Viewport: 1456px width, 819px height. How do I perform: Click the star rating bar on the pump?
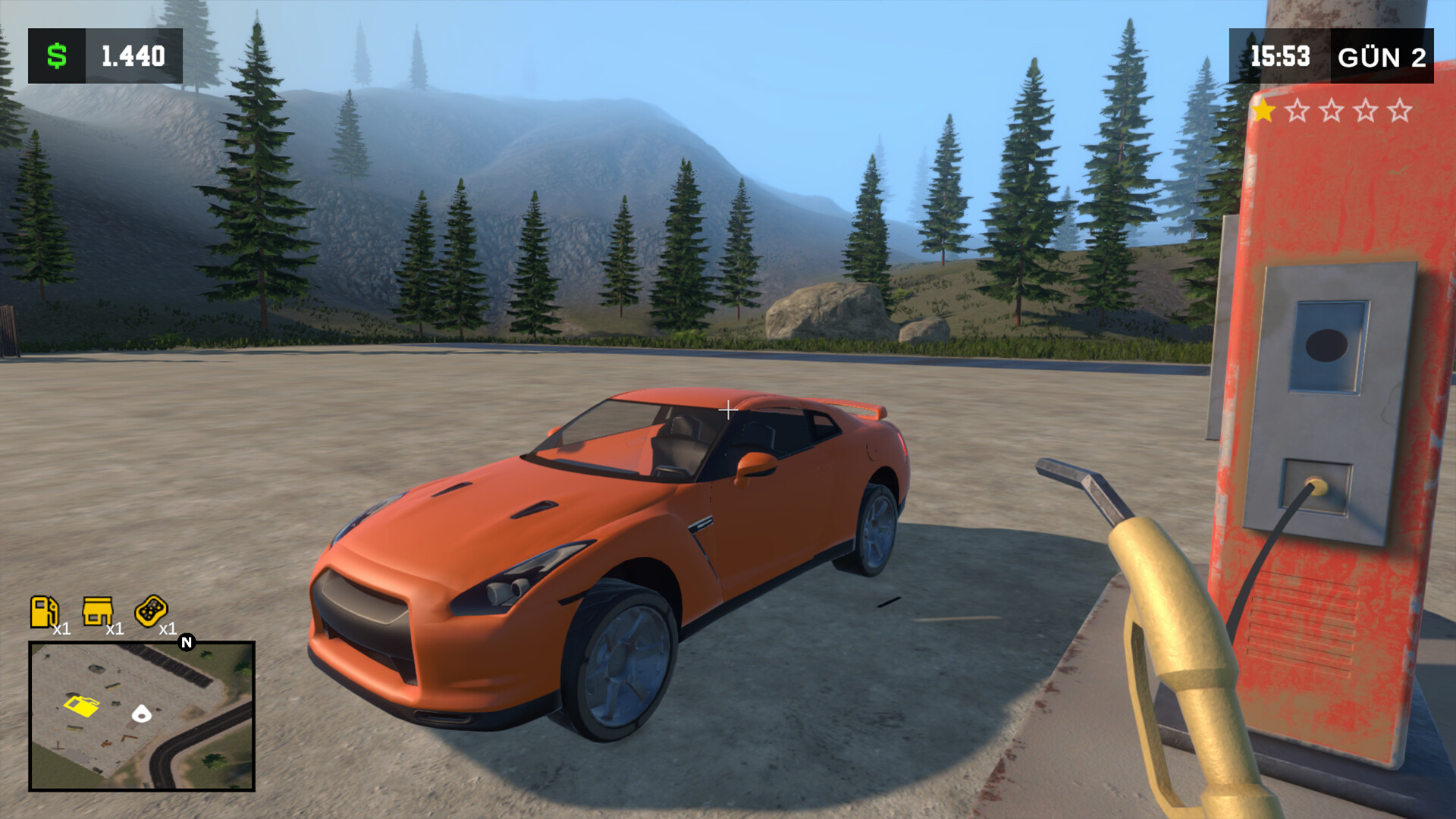pyautogui.click(x=1331, y=109)
